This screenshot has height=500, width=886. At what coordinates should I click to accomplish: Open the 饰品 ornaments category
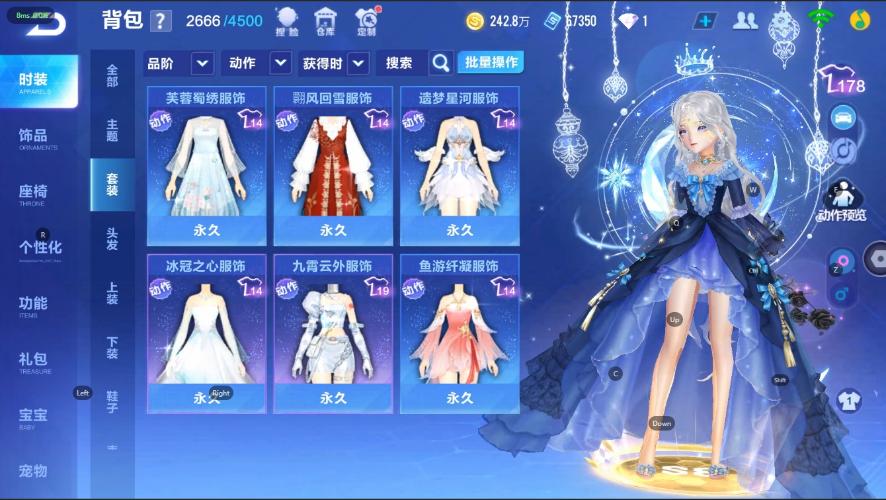(34, 137)
